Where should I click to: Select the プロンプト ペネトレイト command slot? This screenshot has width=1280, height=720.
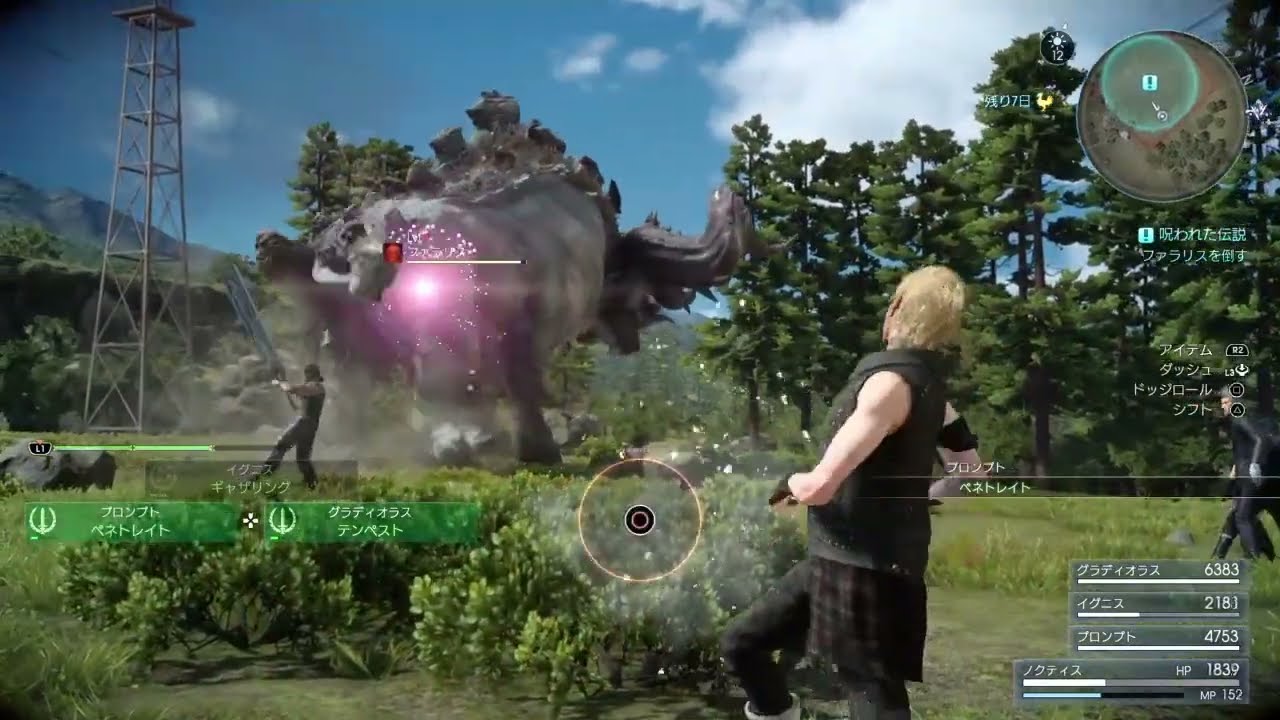pos(130,522)
